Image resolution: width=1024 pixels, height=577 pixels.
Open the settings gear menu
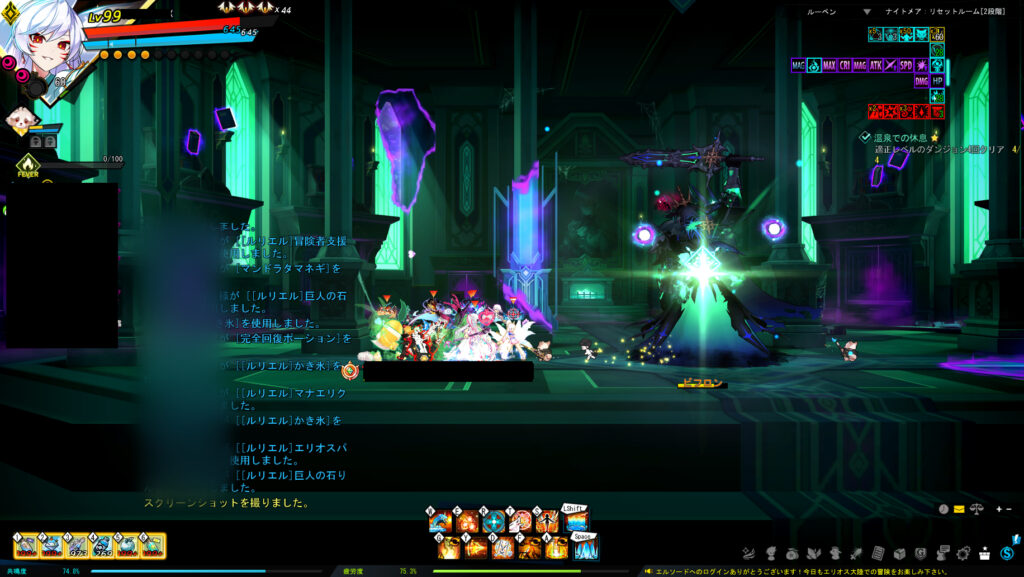pyautogui.click(x=965, y=553)
